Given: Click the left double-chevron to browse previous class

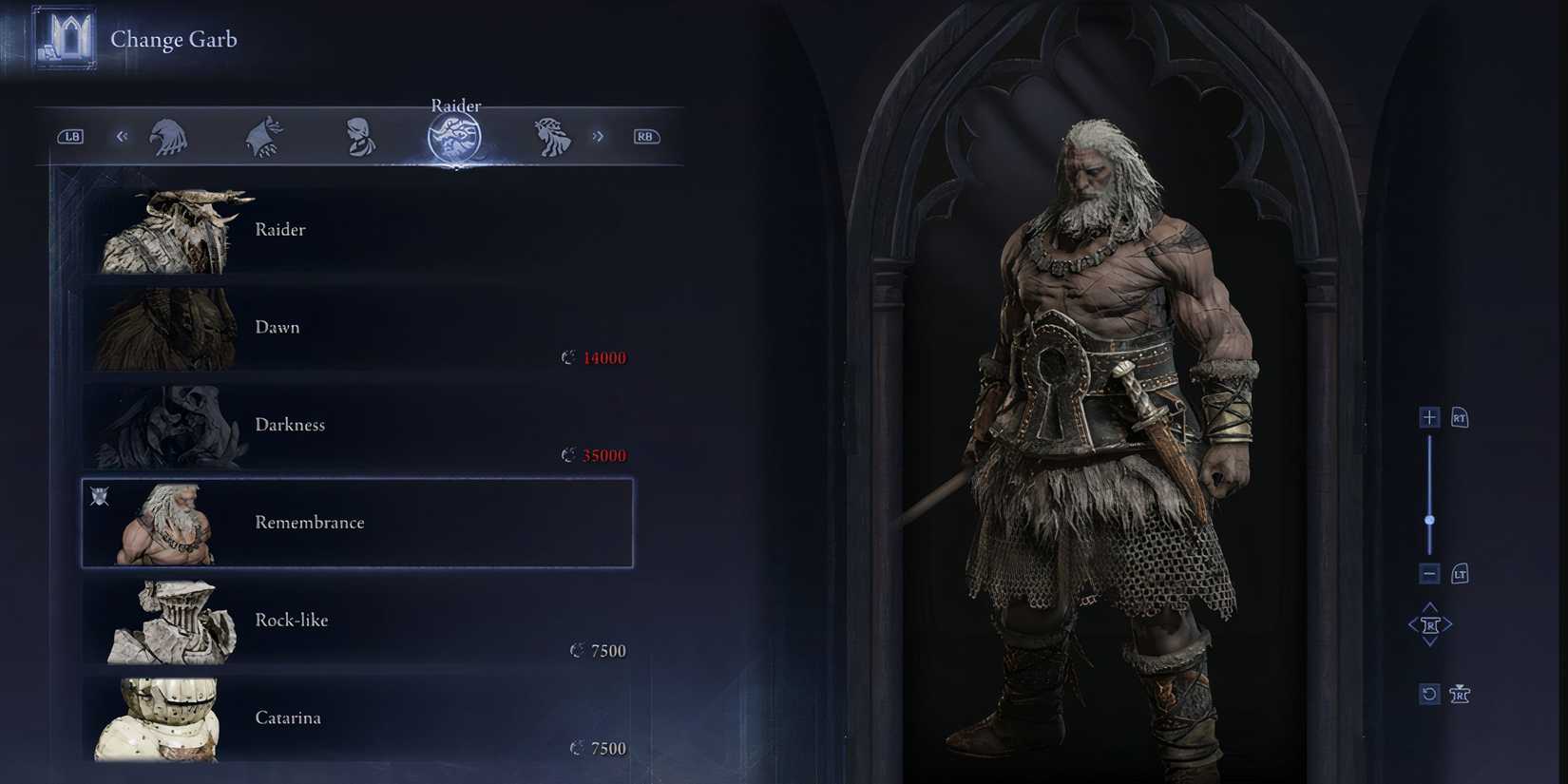Looking at the screenshot, I should pos(121,136).
